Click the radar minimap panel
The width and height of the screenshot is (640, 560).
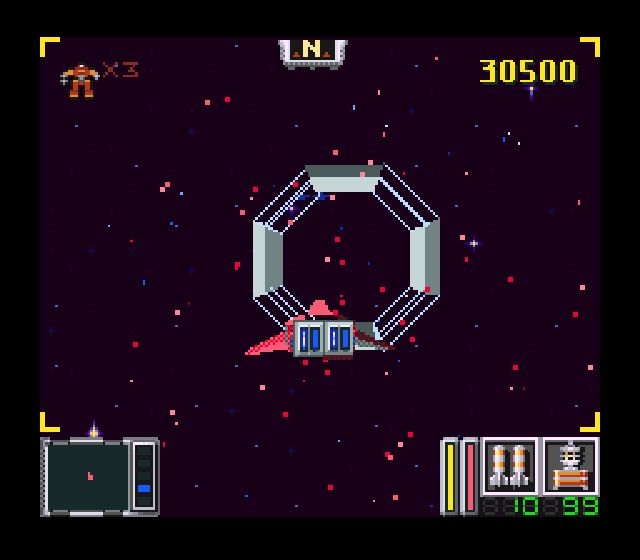88,476
